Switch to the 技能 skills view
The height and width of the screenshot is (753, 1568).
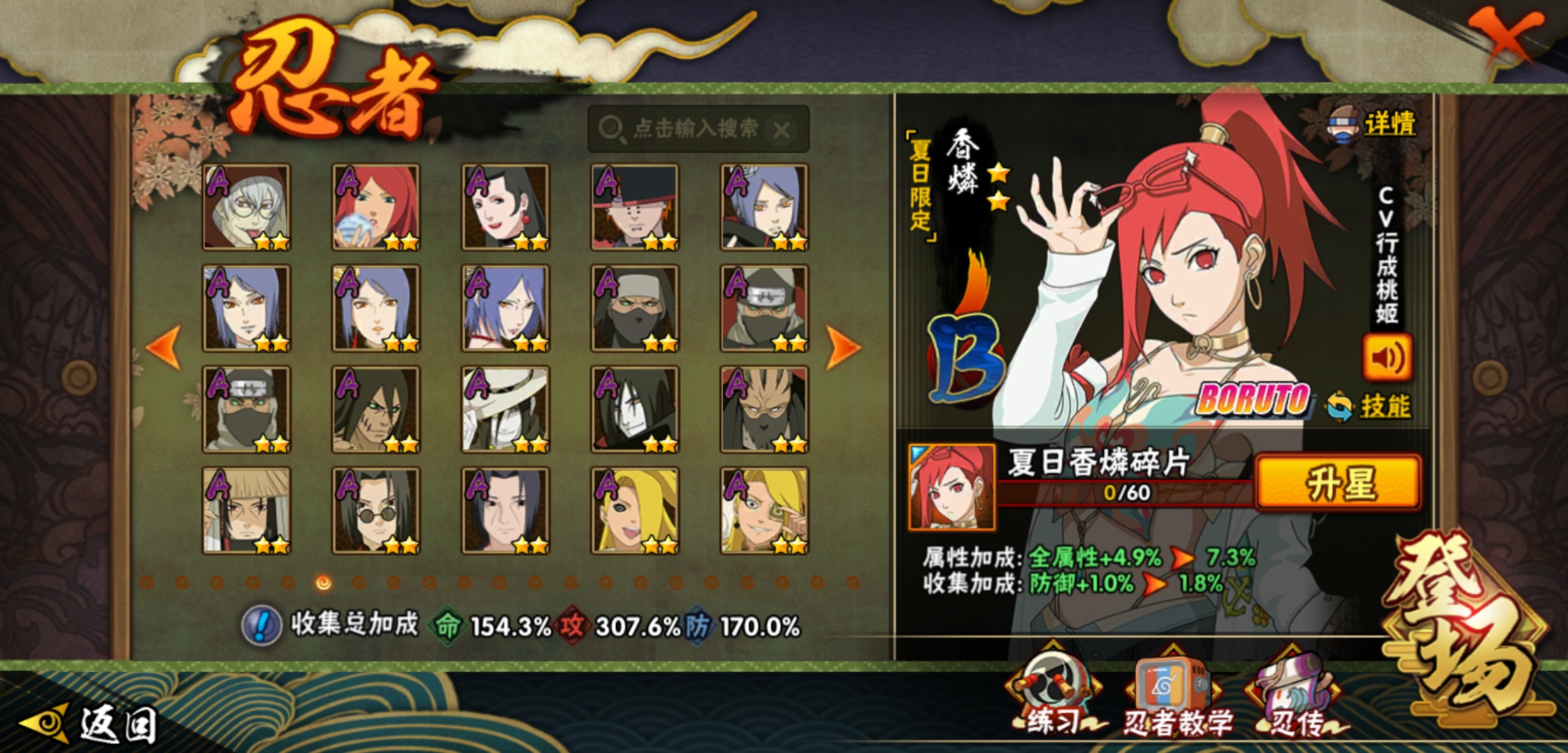pos(1370,406)
